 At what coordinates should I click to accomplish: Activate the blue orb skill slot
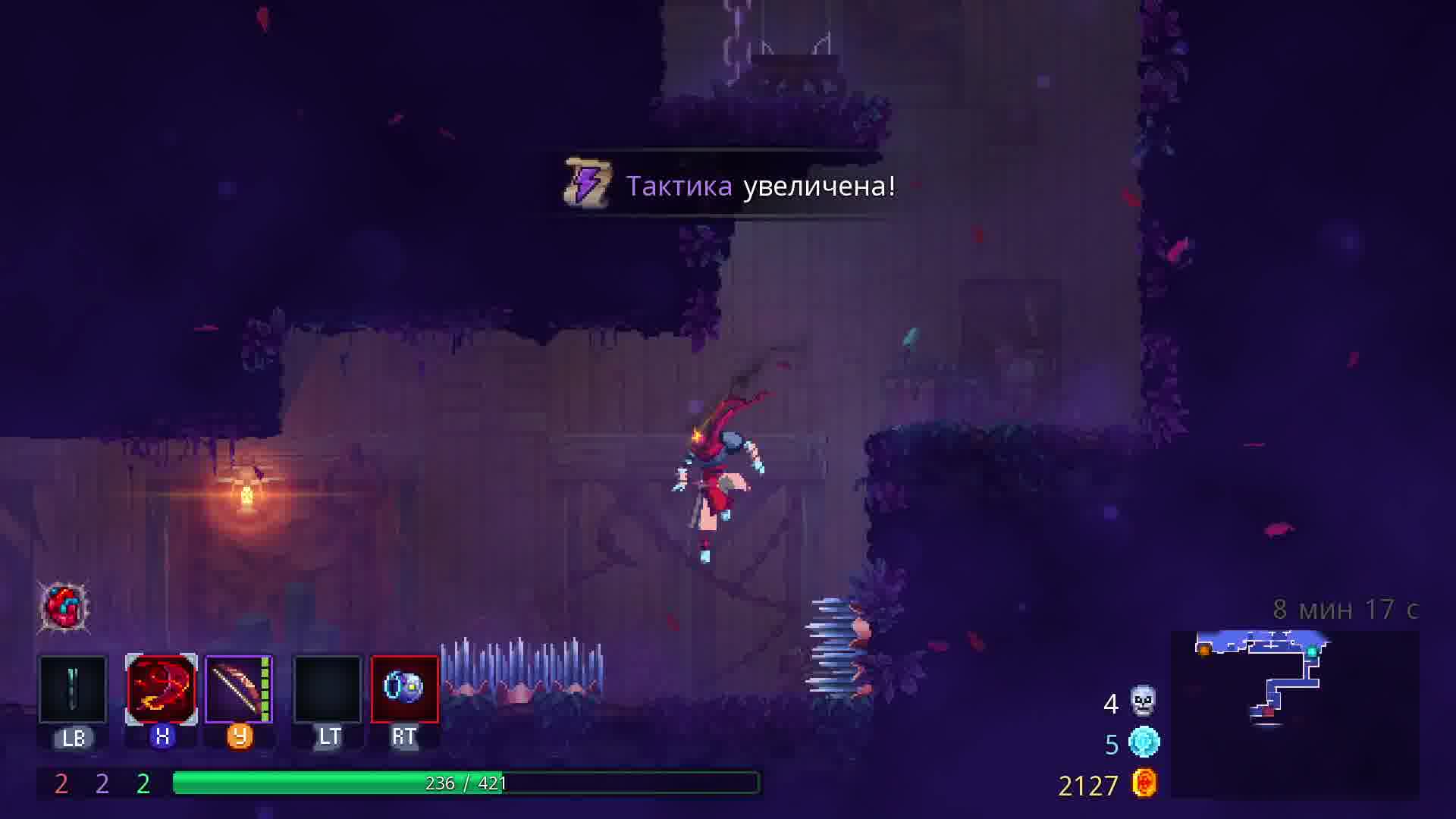pyautogui.click(x=404, y=689)
